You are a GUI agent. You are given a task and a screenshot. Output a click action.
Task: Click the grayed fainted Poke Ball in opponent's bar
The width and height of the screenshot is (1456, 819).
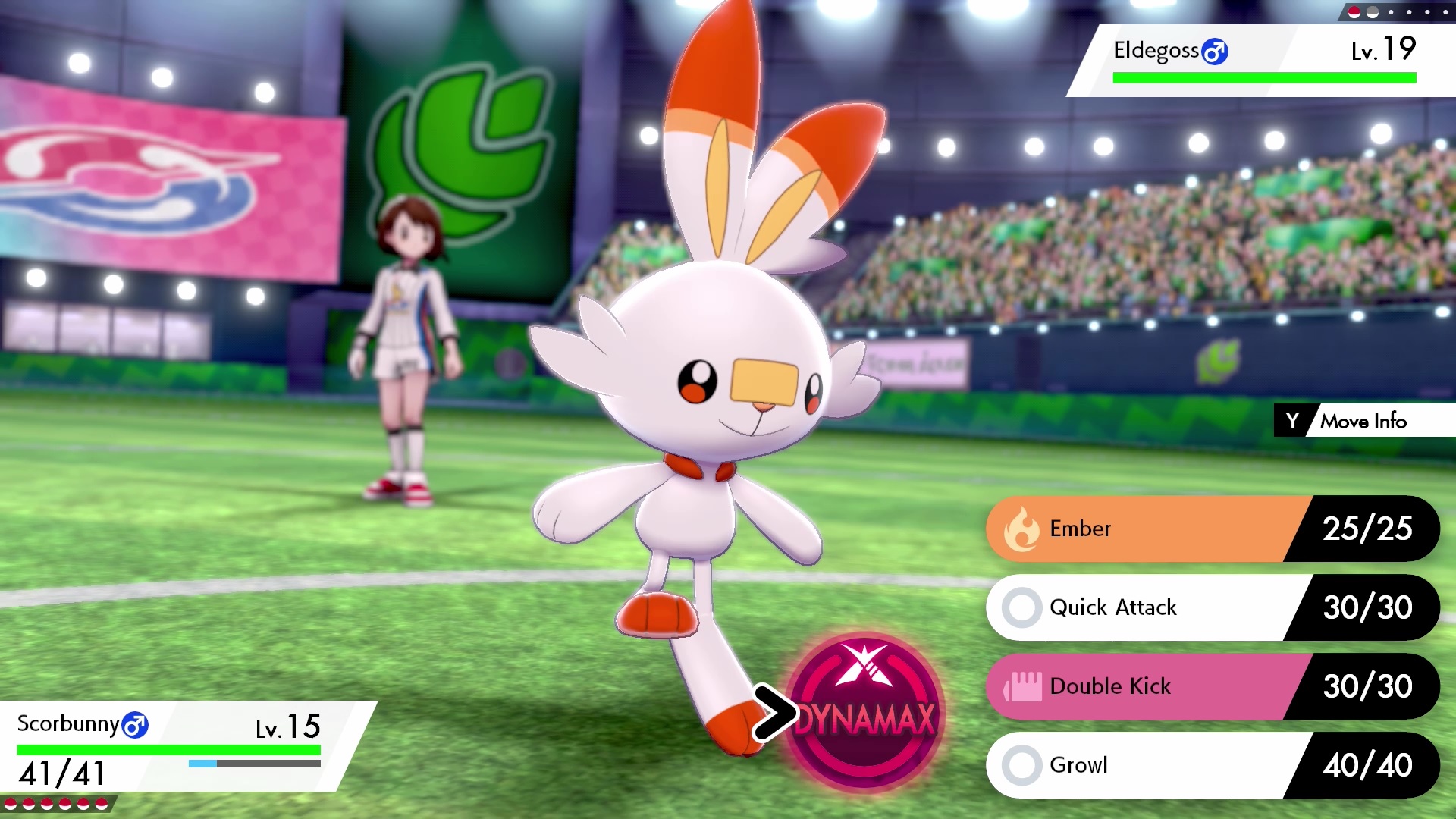click(x=1373, y=14)
